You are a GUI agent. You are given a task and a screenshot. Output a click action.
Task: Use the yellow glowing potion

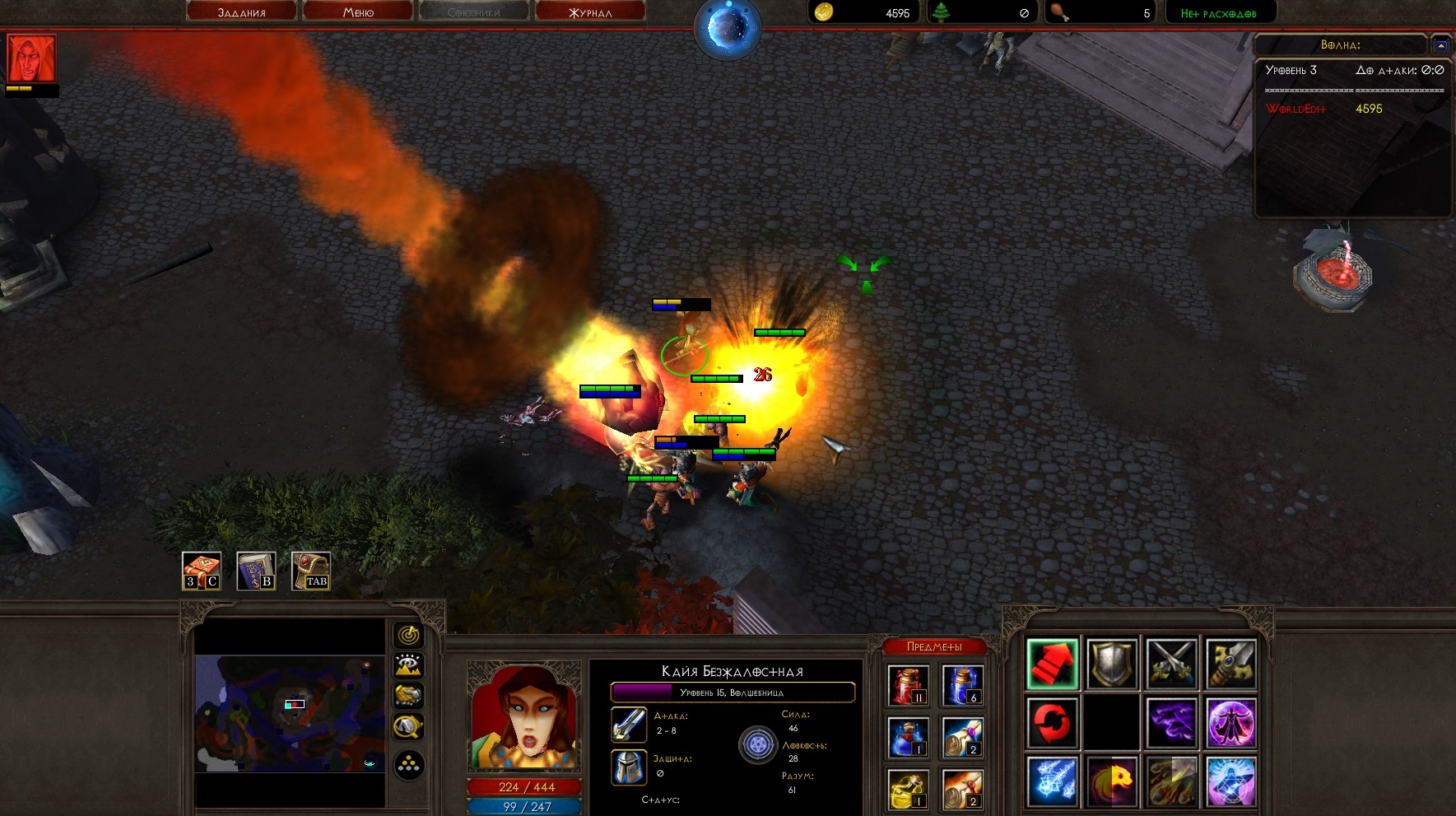point(909,789)
